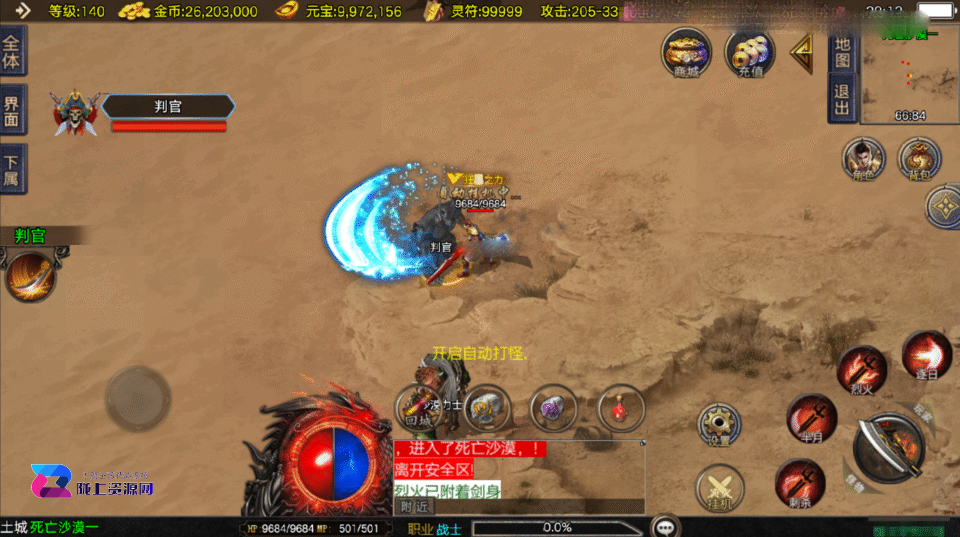Use the red health potion slot
The width and height of the screenshot is (960, 537).
620,407
